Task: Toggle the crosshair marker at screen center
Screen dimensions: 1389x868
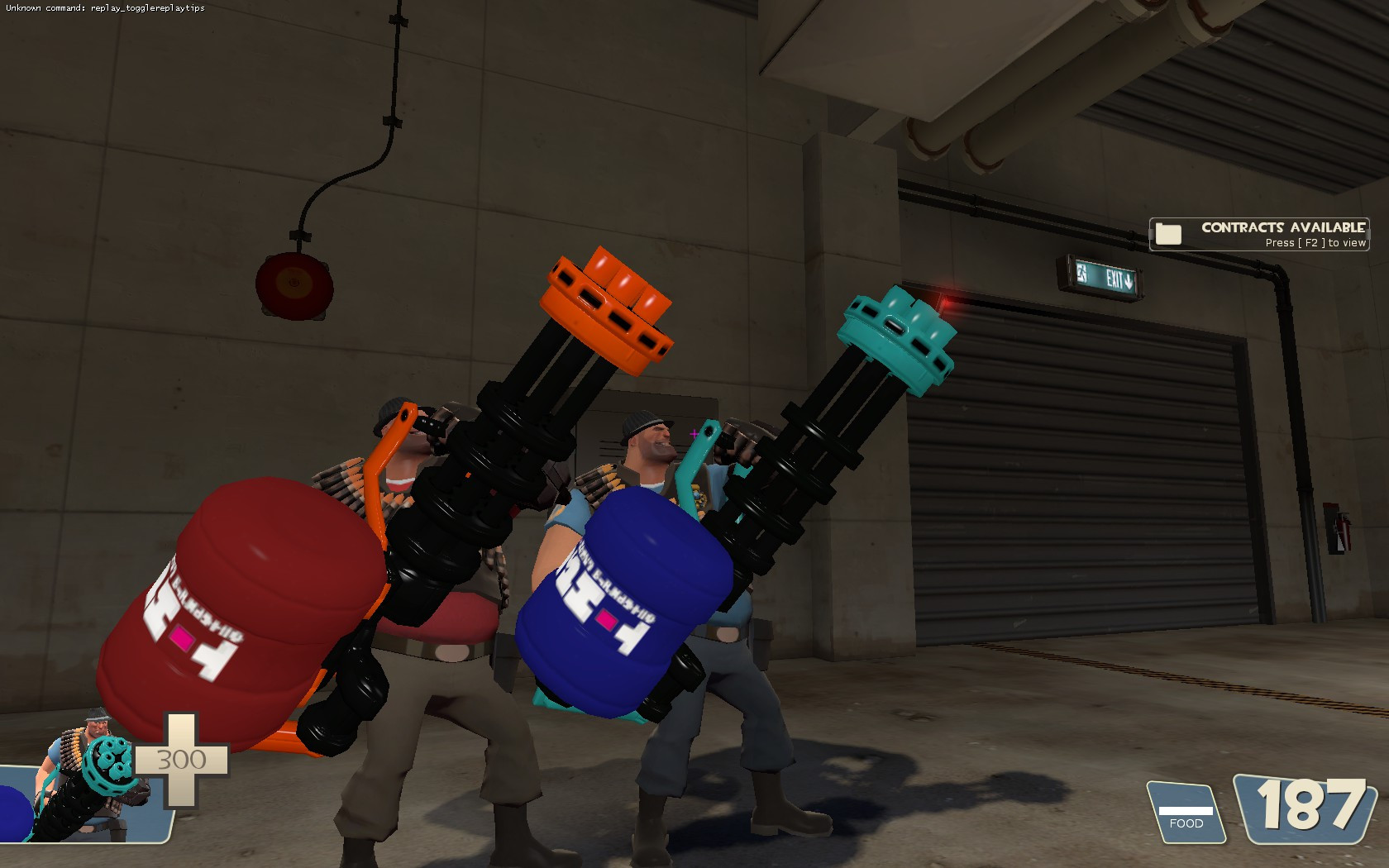Action: point(693,432)
